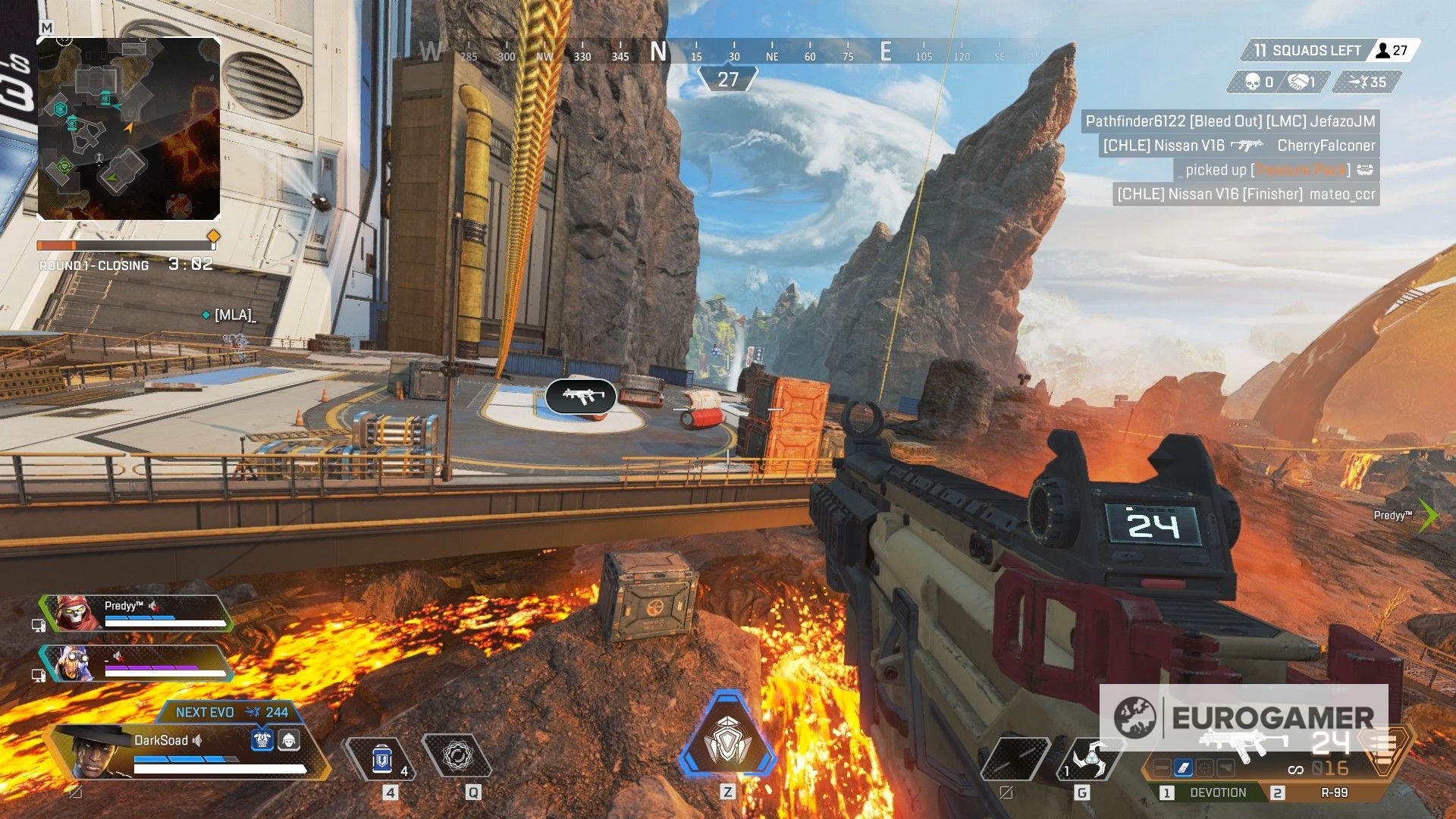Select the grenade ordnance slot
The width and height of the screenshot is (1456, 819).
pos(1090,758)
